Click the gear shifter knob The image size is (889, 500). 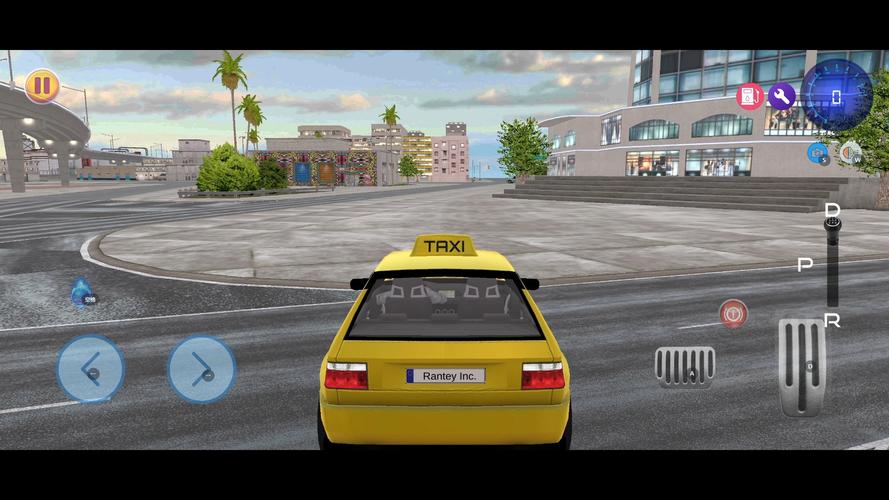pyautogui.click(x=832, y=223)
